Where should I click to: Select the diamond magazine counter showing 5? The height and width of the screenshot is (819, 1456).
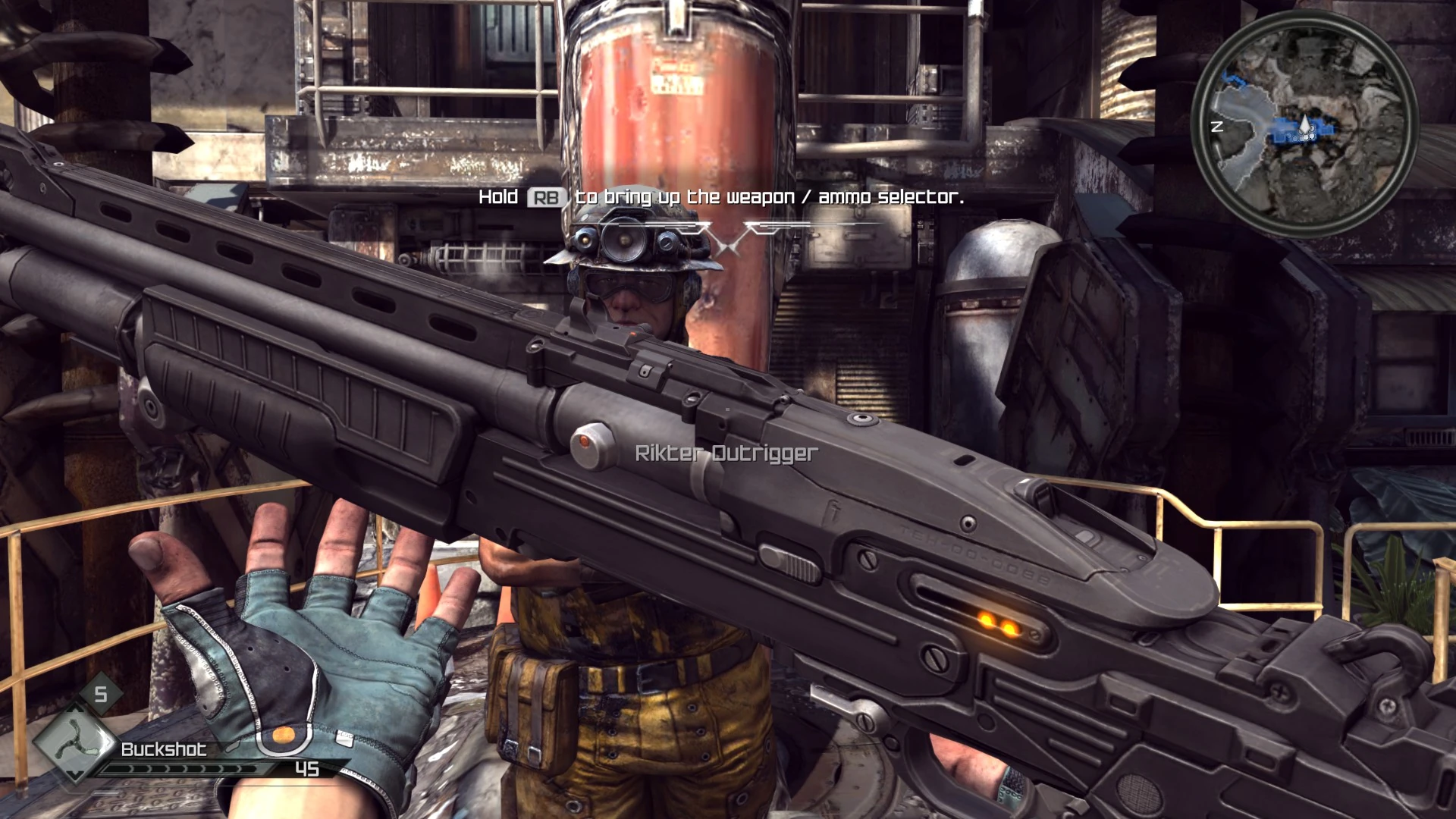tap(100, 695)
